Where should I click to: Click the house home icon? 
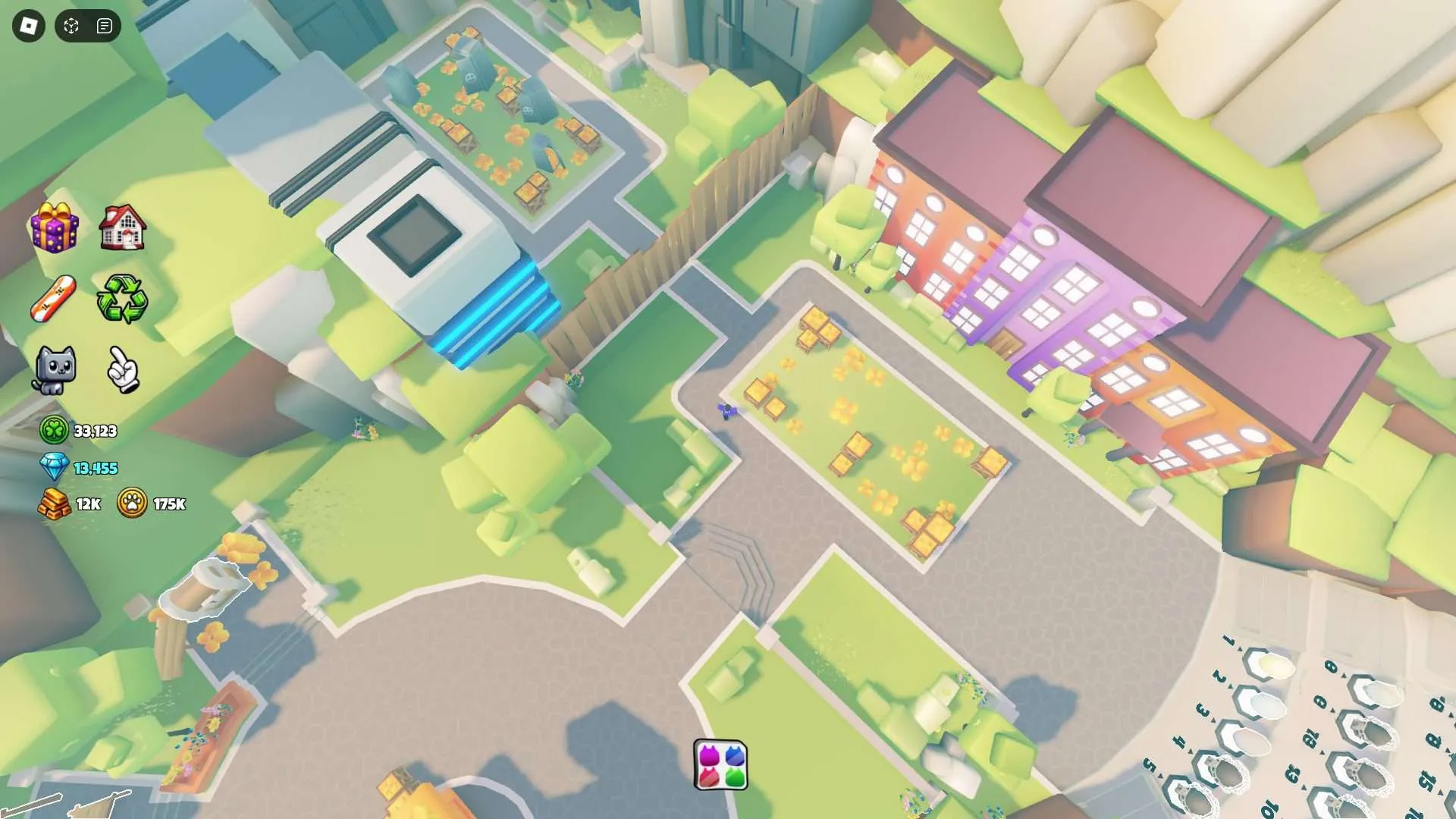[x=122, y=227]
